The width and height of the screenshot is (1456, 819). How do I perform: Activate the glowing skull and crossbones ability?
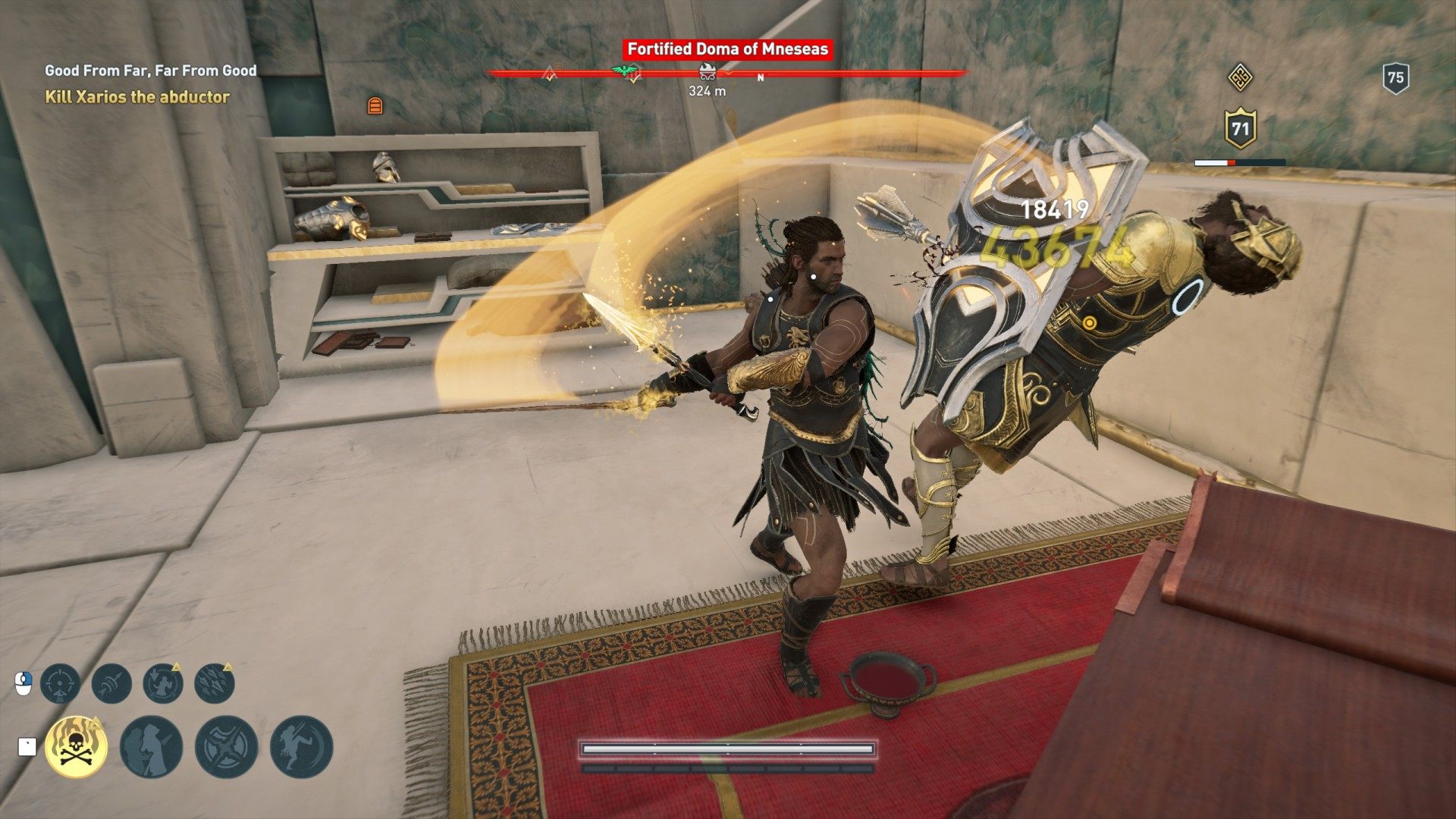76,746
